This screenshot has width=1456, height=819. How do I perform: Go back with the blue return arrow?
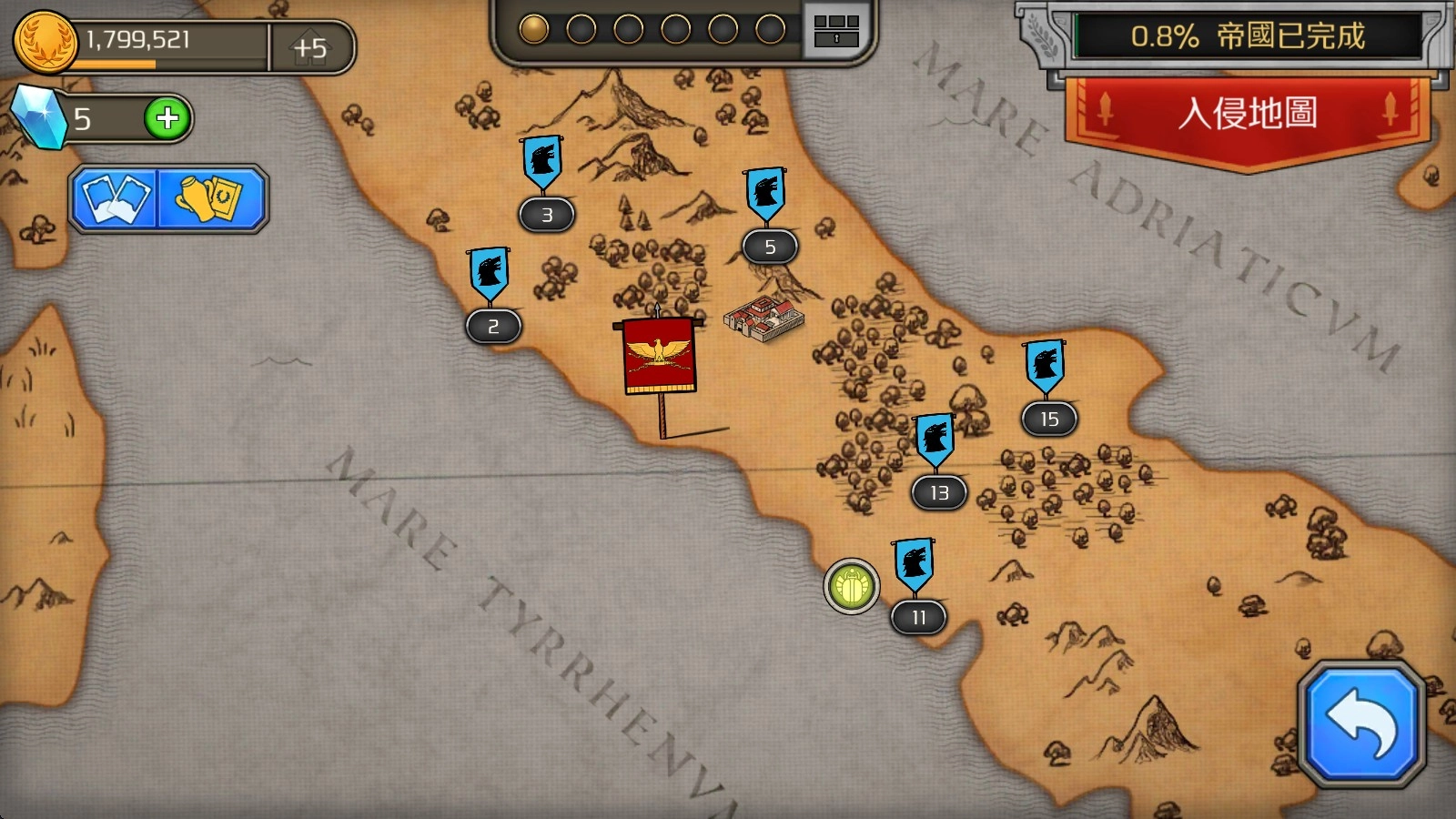tap(1361, 723)
